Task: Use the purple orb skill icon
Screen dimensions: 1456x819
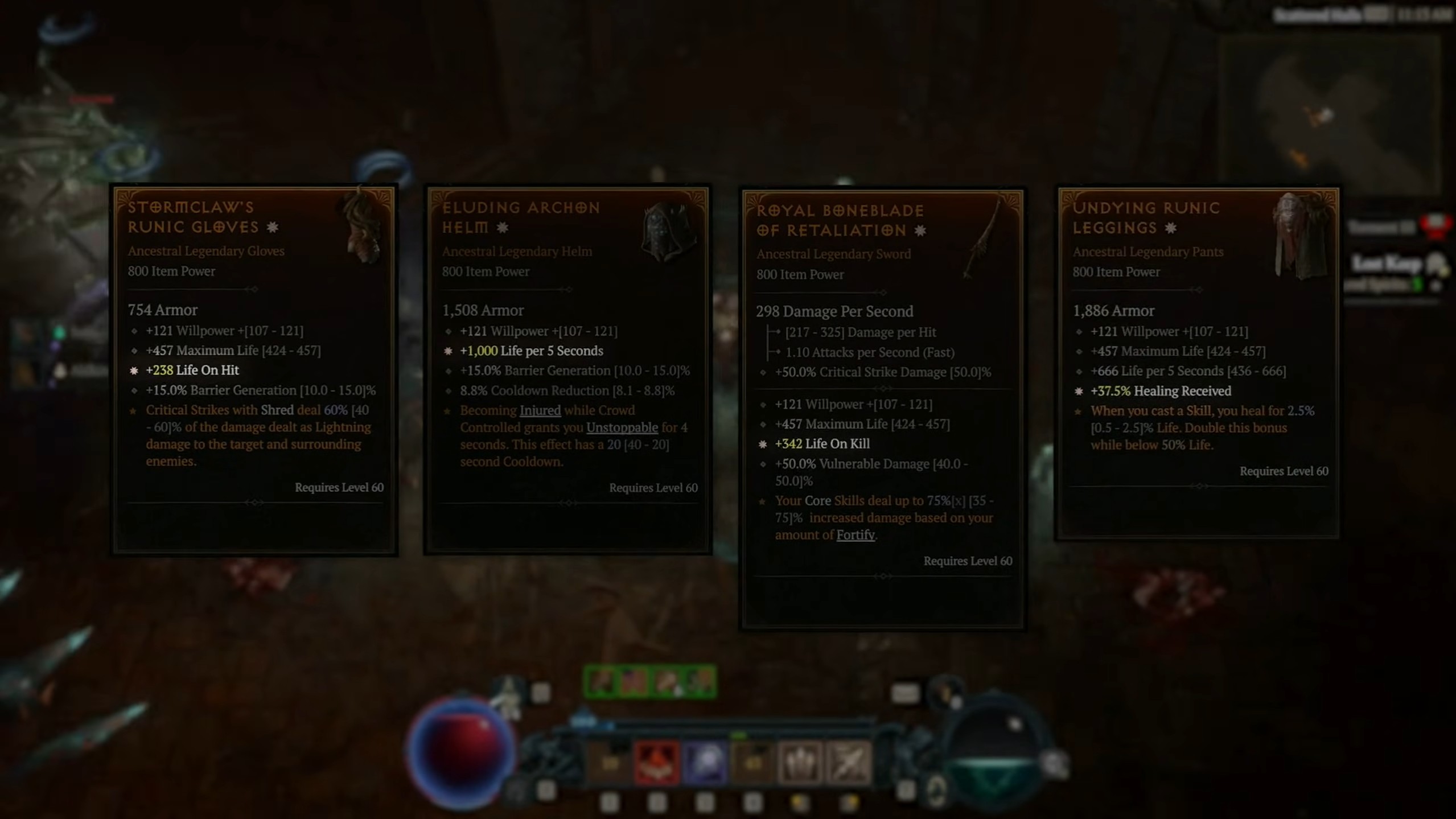Action: coord(705,763)
